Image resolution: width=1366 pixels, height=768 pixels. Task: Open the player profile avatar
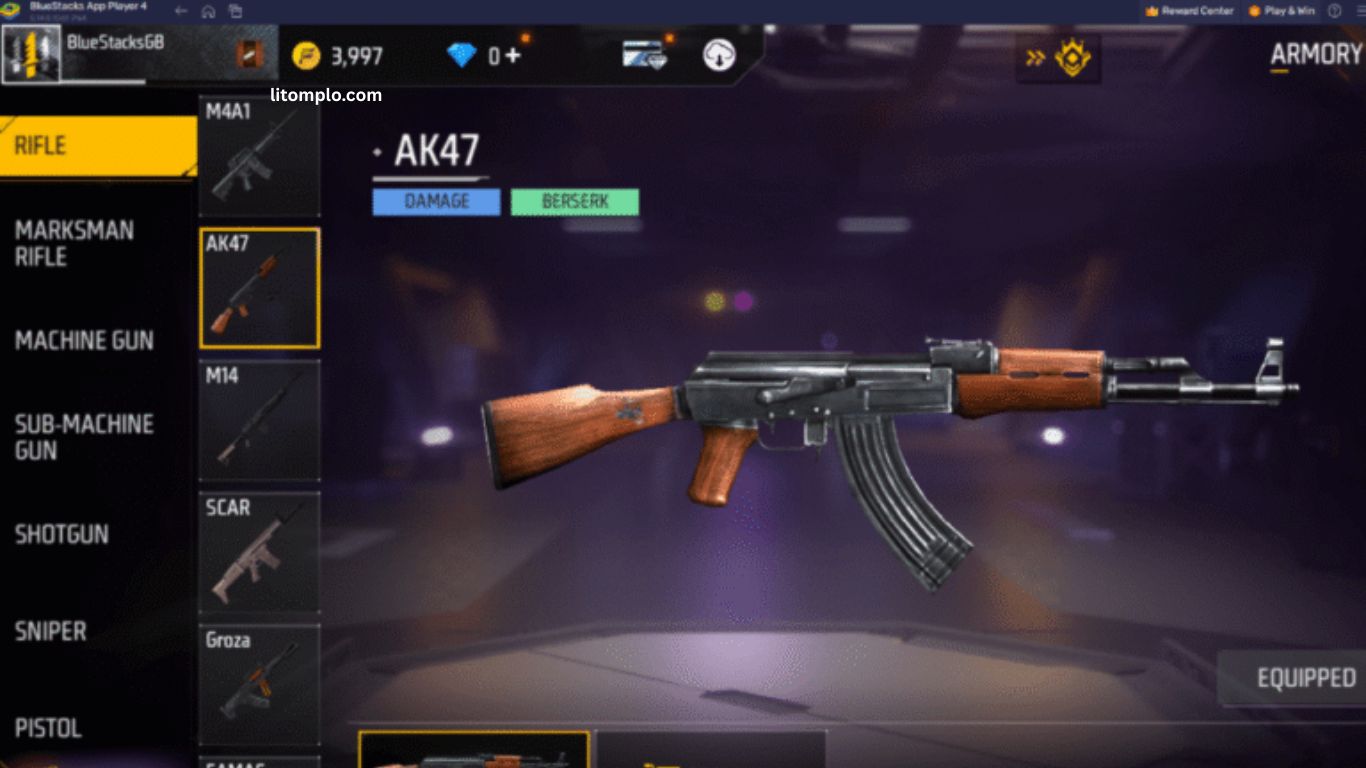(x=31, y=55)
